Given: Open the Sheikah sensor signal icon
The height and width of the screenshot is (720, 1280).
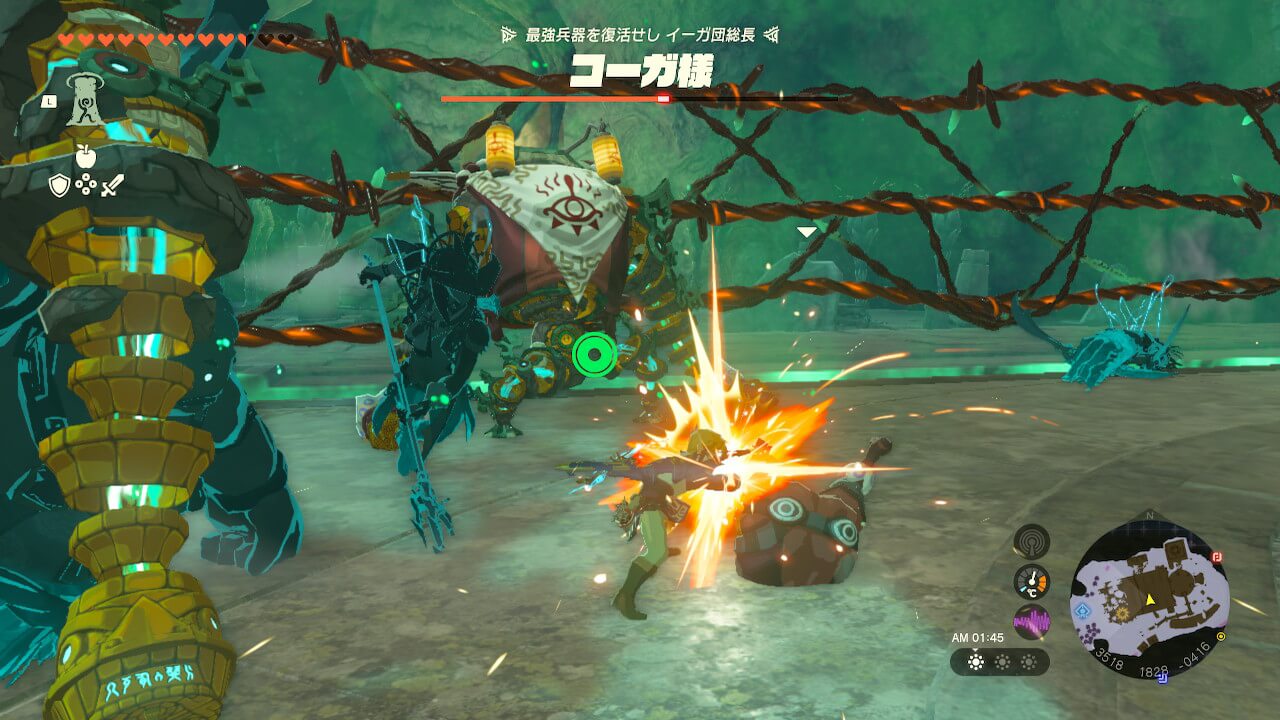Looking at the screenshot, I should [1031, 541].
